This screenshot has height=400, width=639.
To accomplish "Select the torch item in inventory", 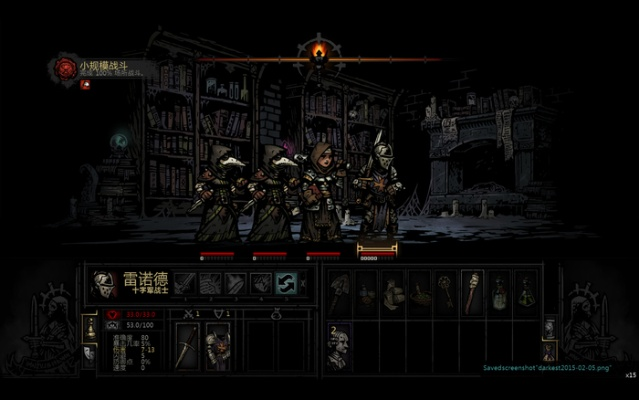I will tap(472, 291).
